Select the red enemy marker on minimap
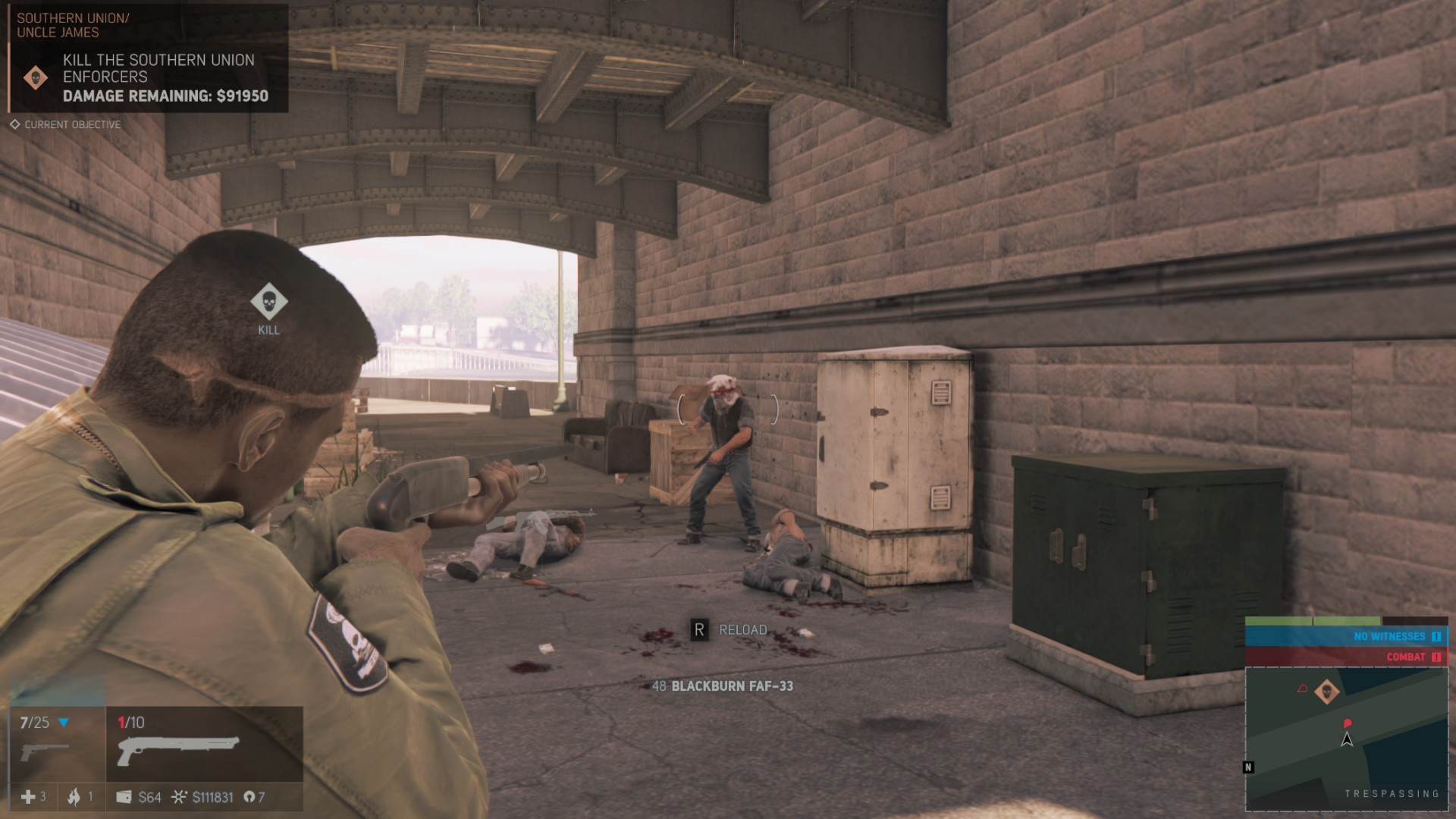The image size is (1456, 819). pos(1348,723)
